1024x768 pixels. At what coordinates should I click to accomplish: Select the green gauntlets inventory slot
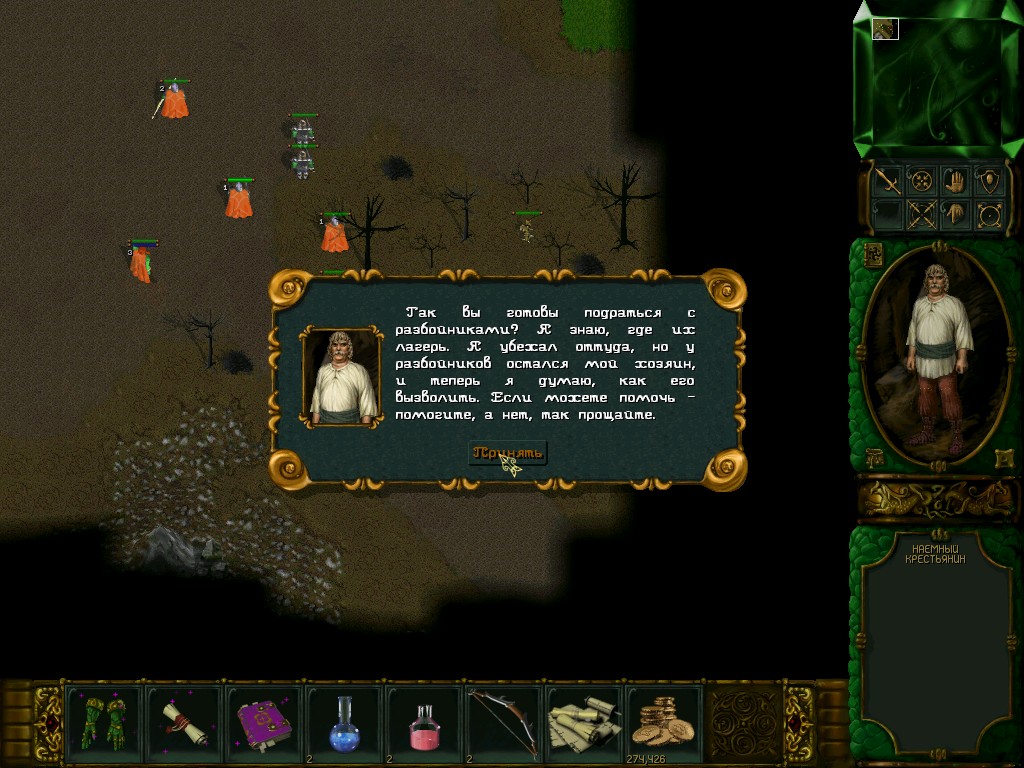click(102, 722)
